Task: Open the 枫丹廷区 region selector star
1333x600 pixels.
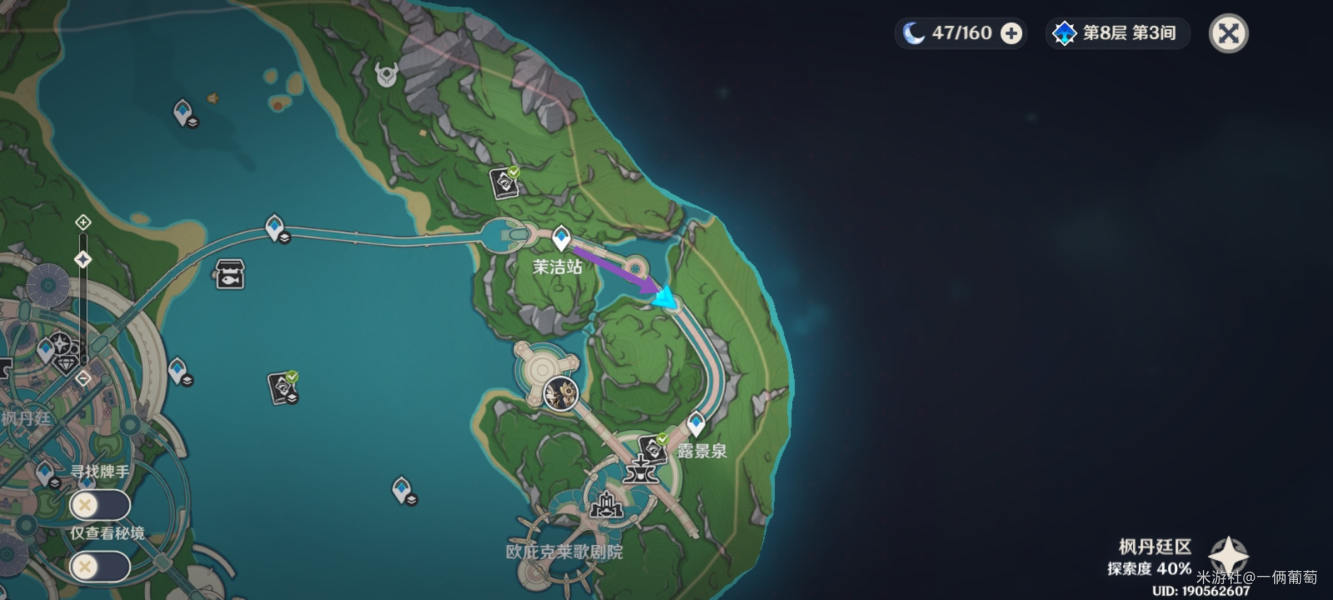Action: coord(1227,556)
